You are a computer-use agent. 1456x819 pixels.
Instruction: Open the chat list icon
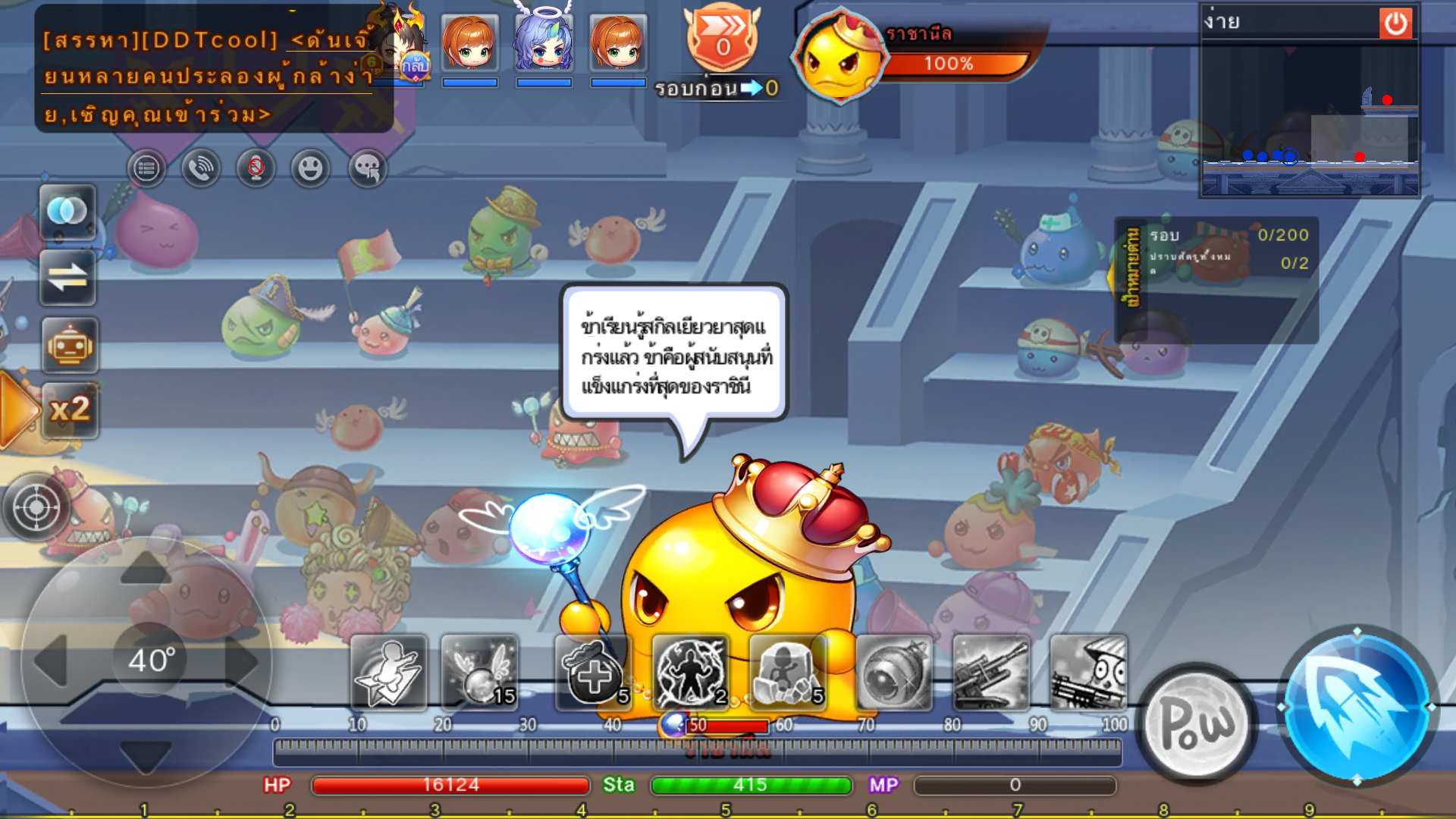[x=146, y=168]
